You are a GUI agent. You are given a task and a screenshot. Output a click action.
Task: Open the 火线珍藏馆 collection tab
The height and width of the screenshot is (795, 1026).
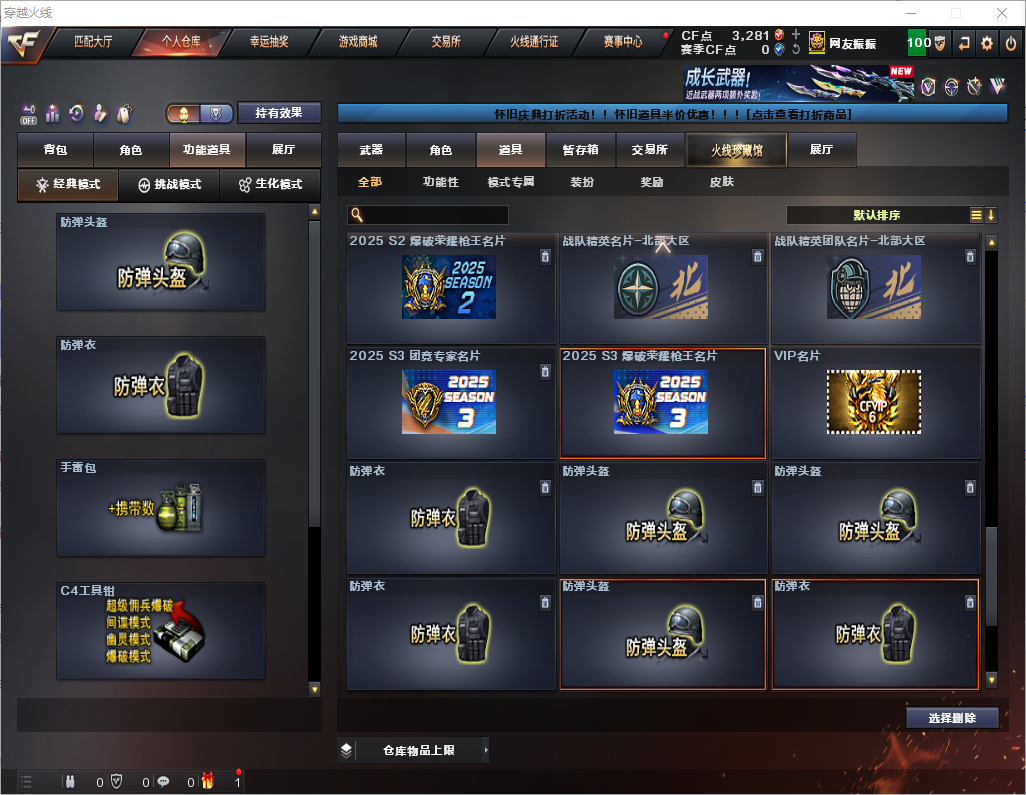[x=736, y=150]
